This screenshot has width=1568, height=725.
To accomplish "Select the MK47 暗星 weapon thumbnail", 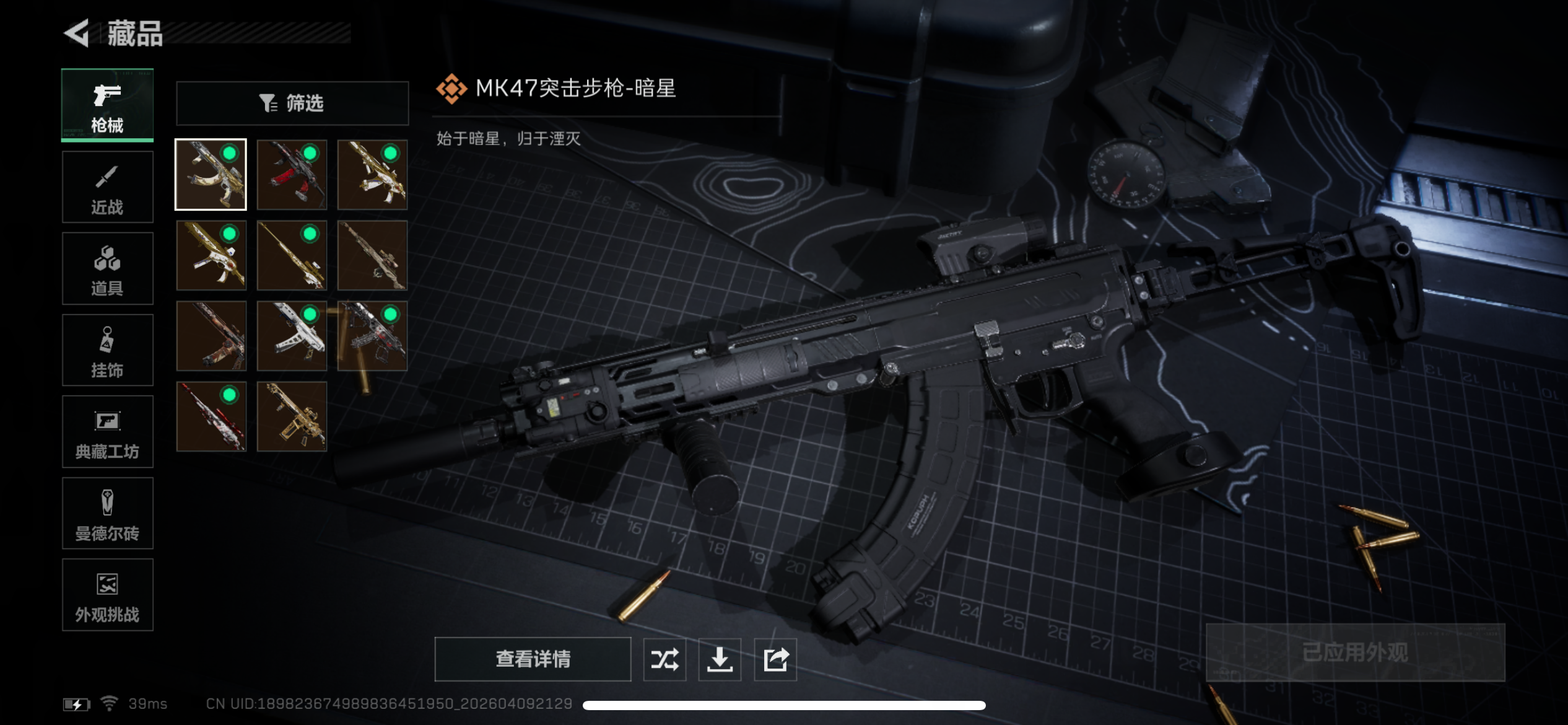I will click(x=211, y=175).
